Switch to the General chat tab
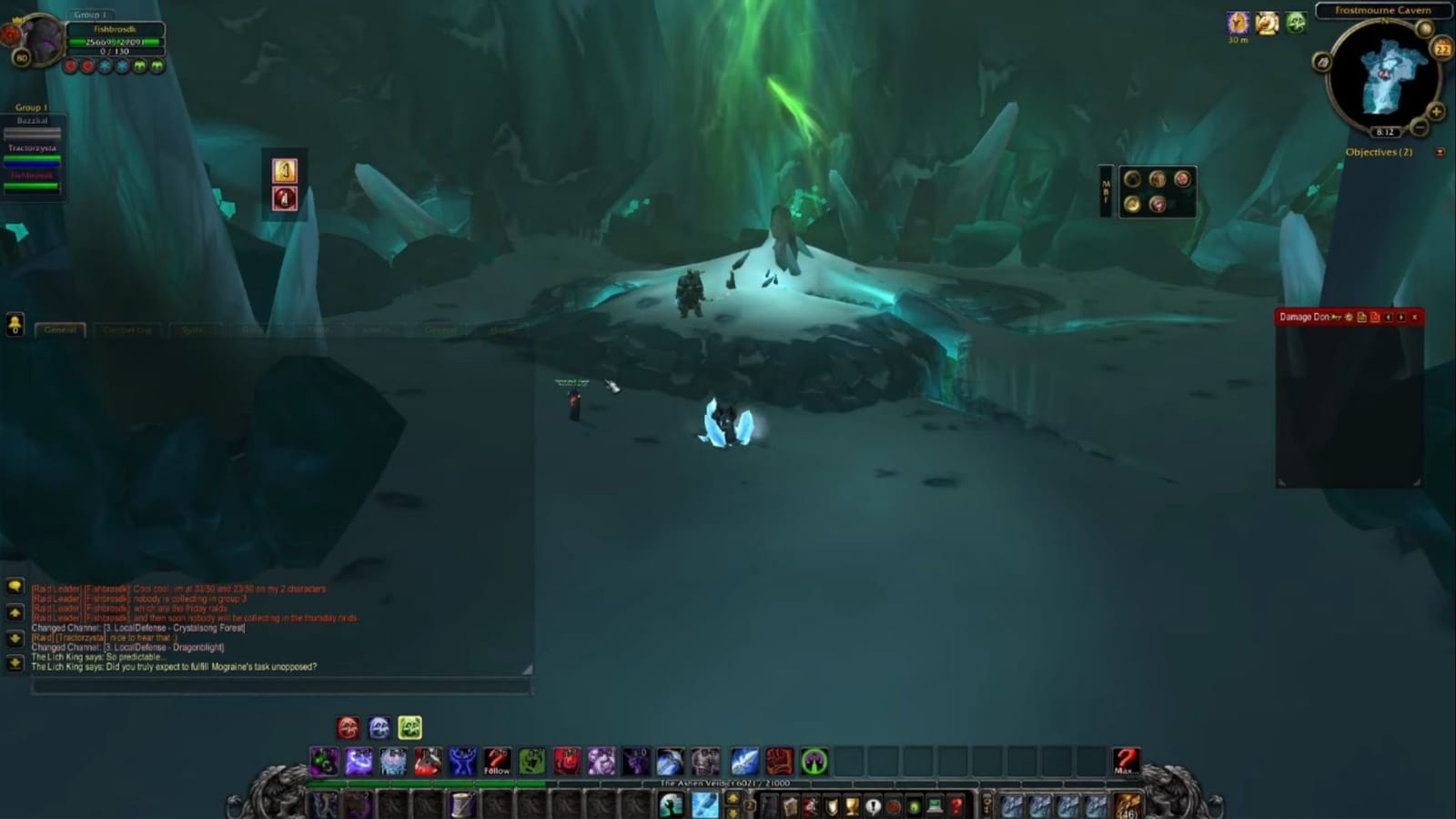Viewport: 1456px width, 819px height. click(x=61, y=330)
